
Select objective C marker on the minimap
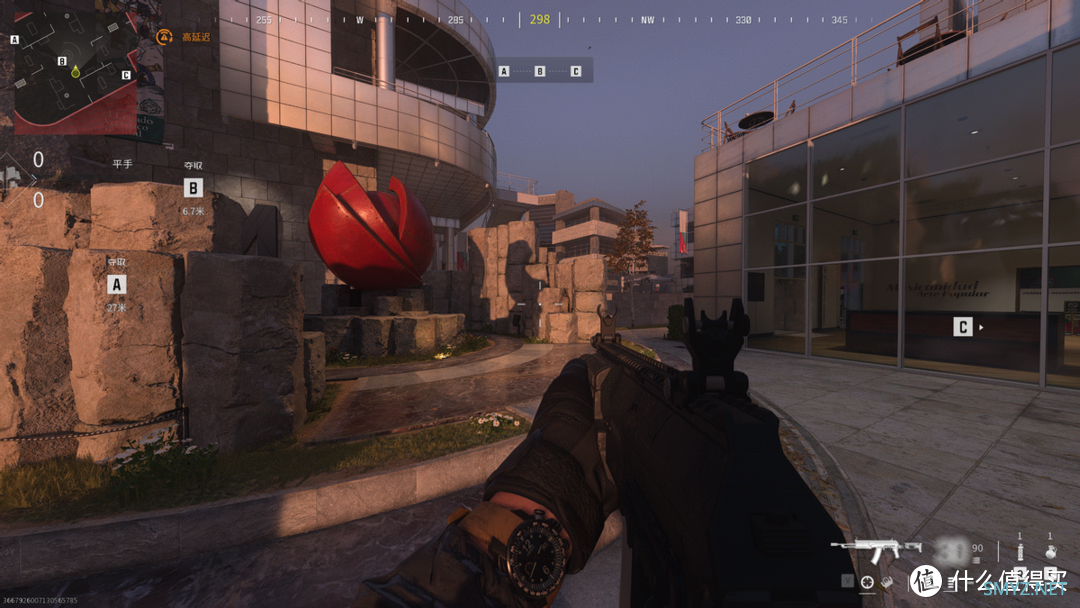[126, 74]
